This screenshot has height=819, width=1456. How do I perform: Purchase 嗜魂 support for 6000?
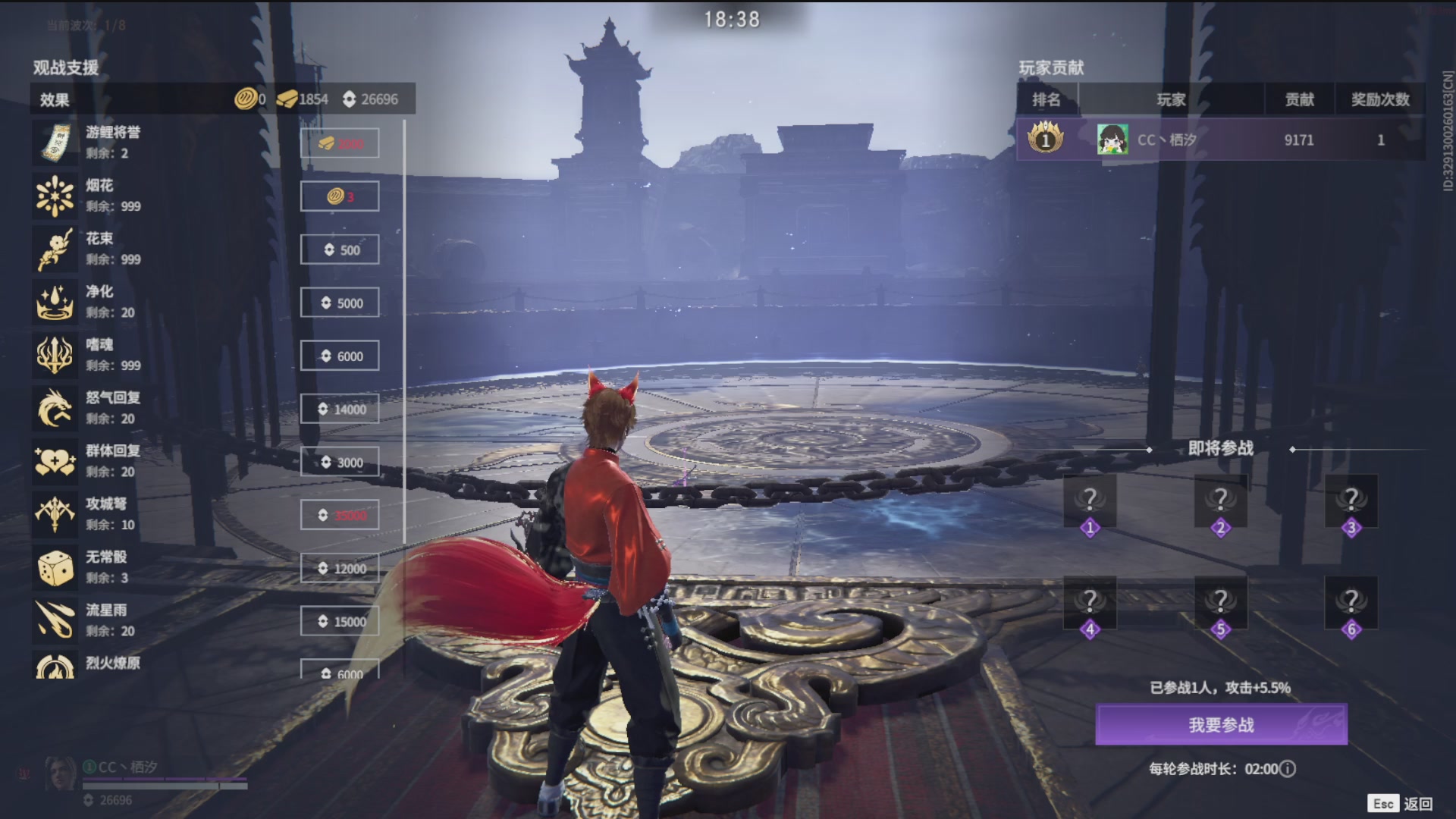click(340, 356)
